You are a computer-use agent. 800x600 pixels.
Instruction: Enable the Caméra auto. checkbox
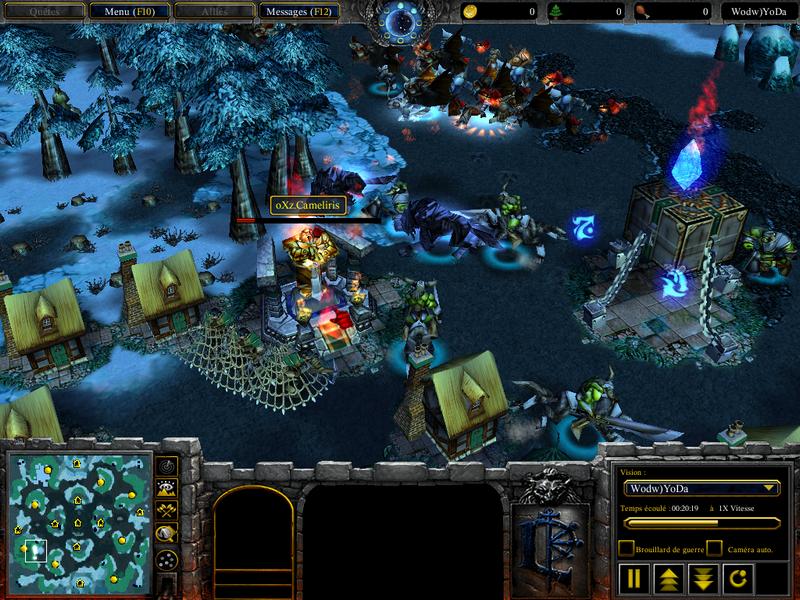tap(715, 548)
